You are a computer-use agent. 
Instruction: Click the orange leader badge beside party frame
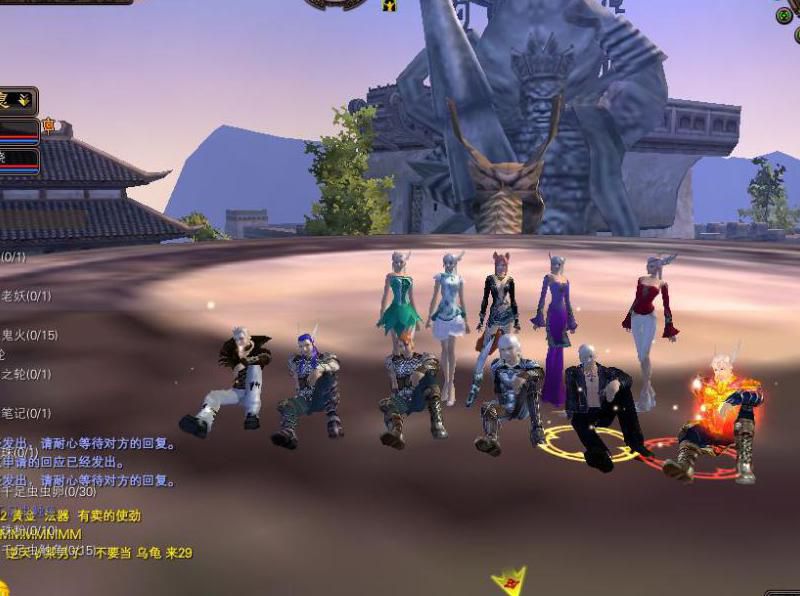(48, 125)
